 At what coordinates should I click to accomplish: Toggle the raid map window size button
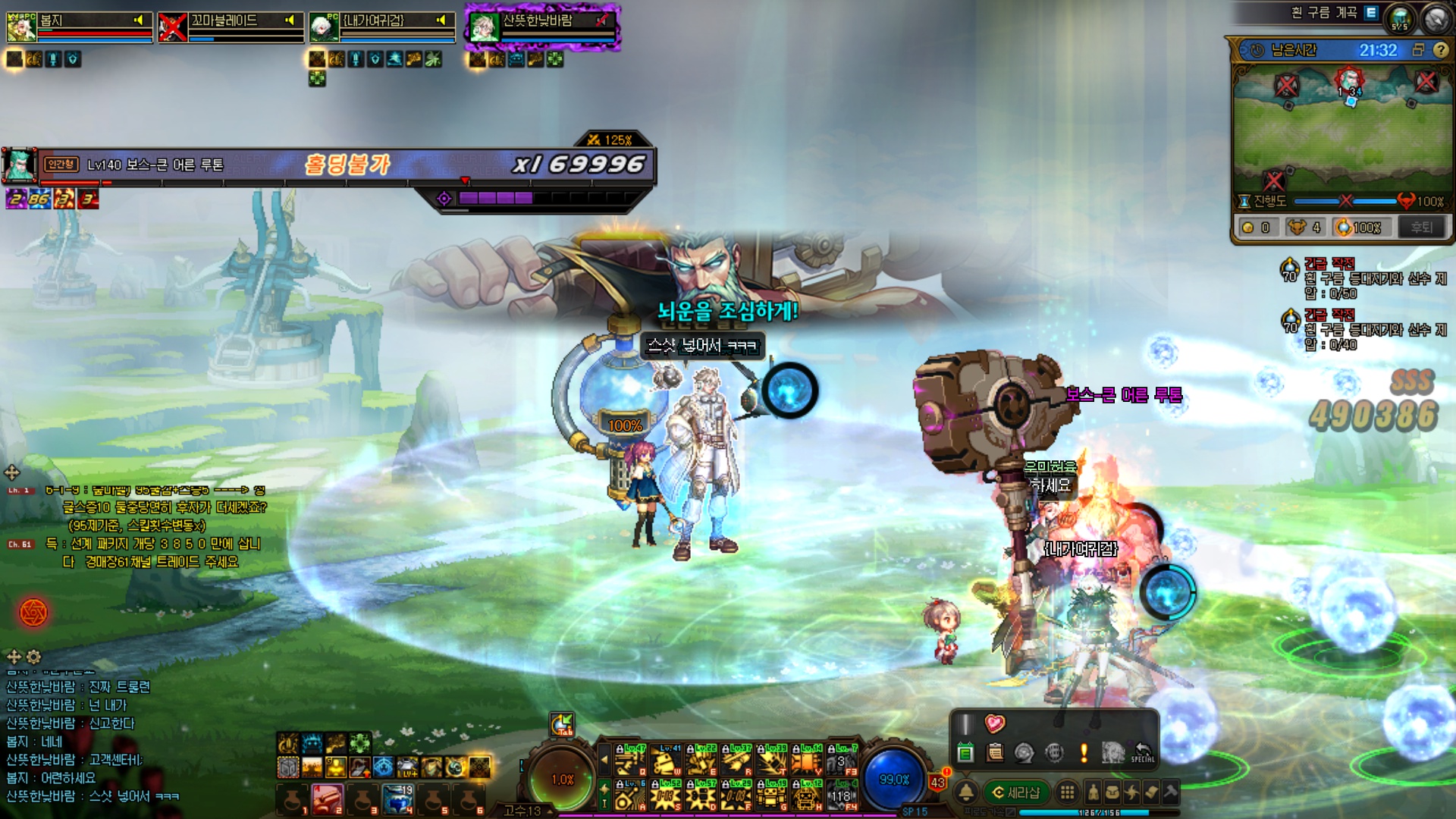click(1418, 50)
